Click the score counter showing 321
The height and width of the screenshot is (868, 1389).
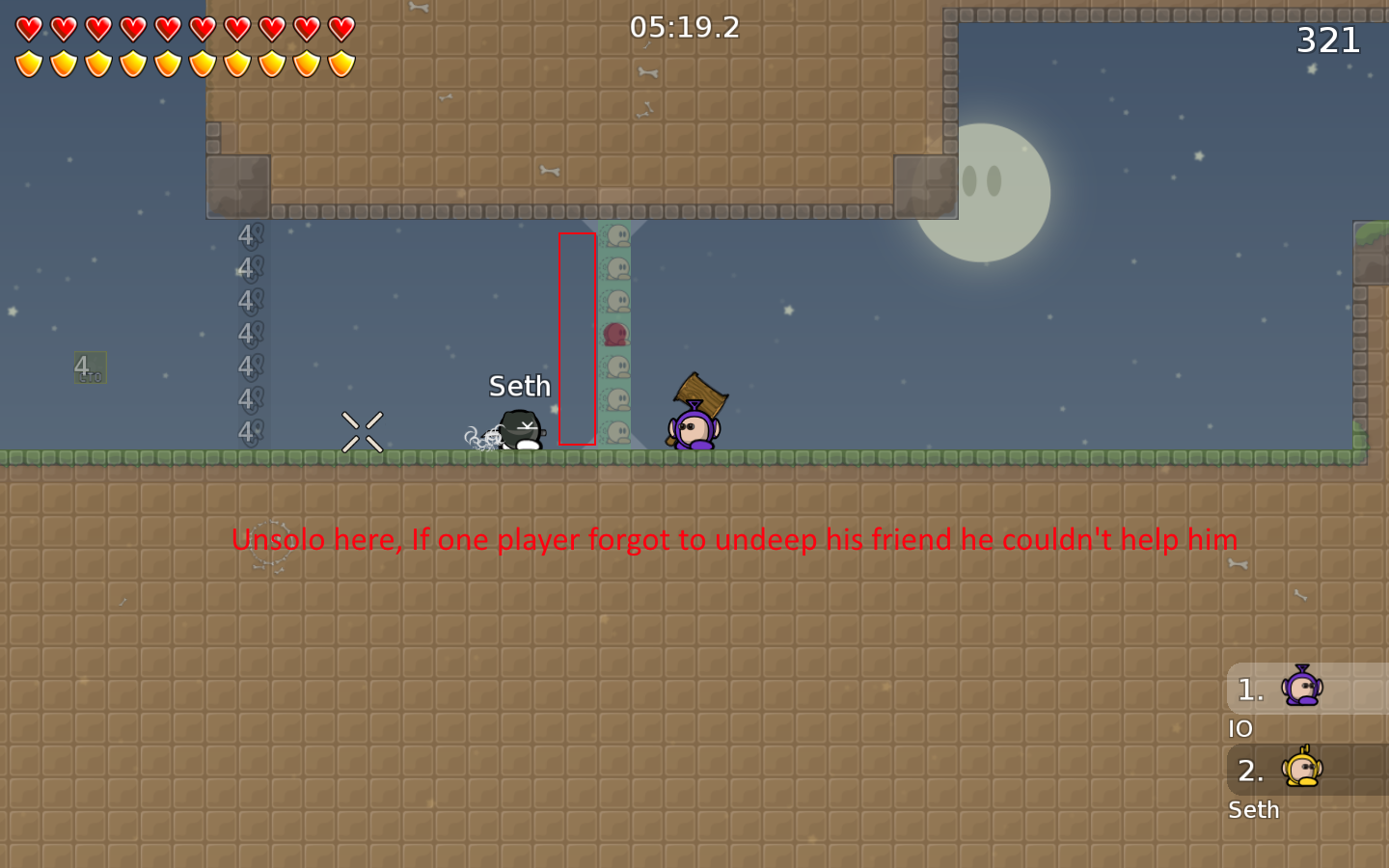[x=1327, y=40]
